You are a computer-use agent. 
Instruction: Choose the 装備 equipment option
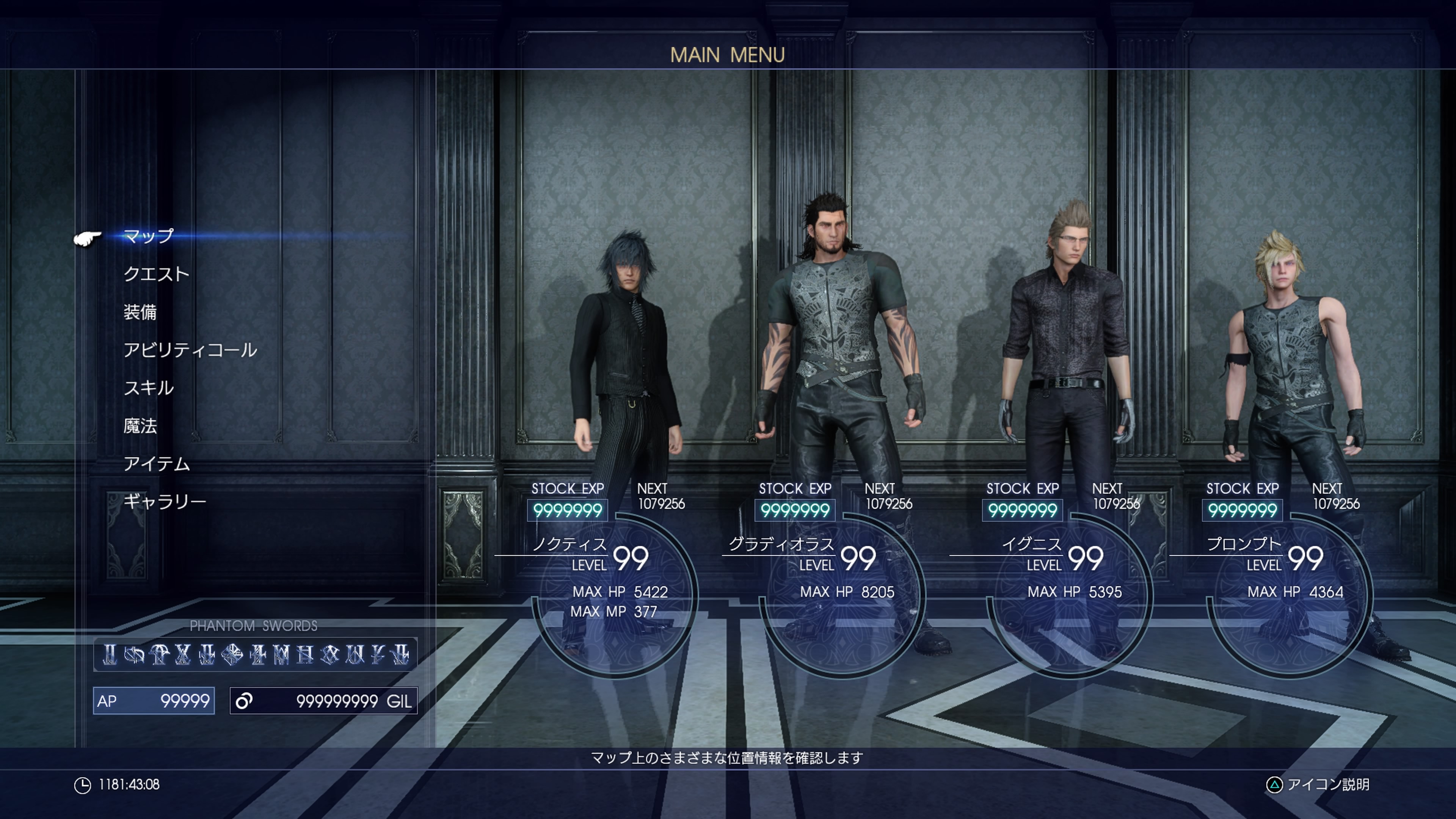[x=140, y=312]
